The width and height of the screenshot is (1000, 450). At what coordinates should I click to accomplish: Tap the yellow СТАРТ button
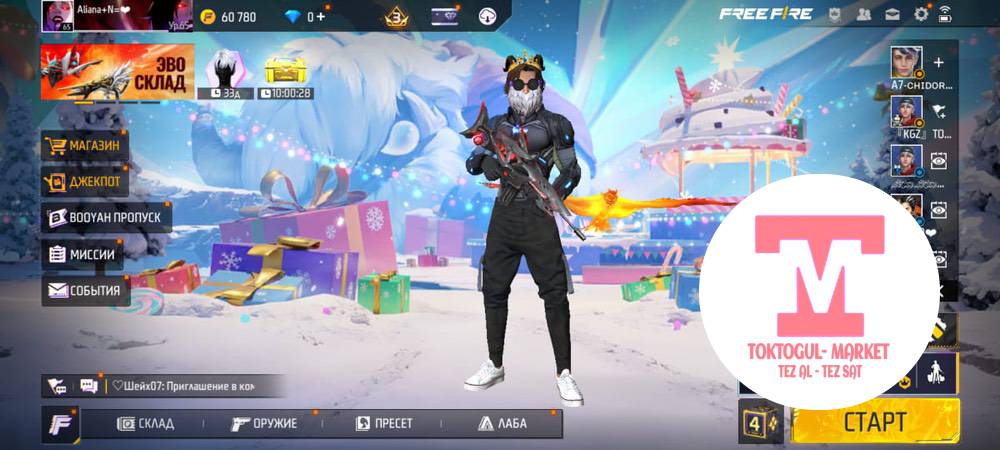click(875, 421)
